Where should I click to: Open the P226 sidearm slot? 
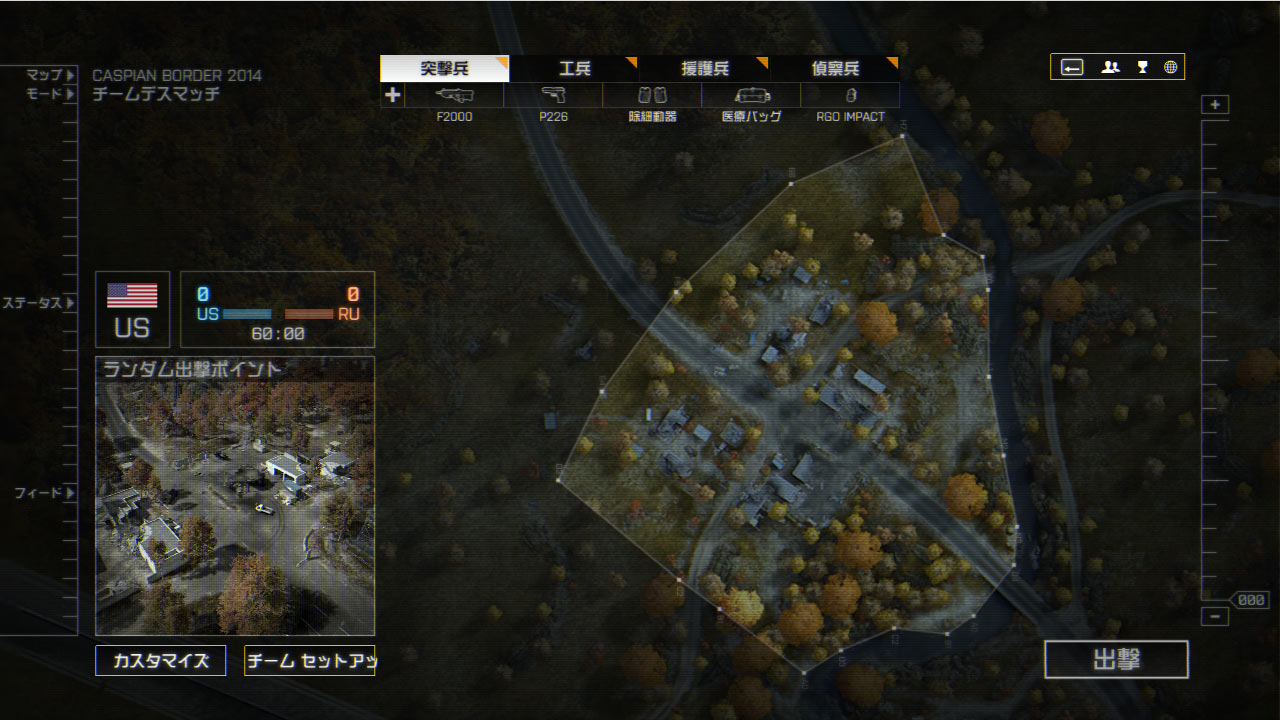tap(553, 96)
